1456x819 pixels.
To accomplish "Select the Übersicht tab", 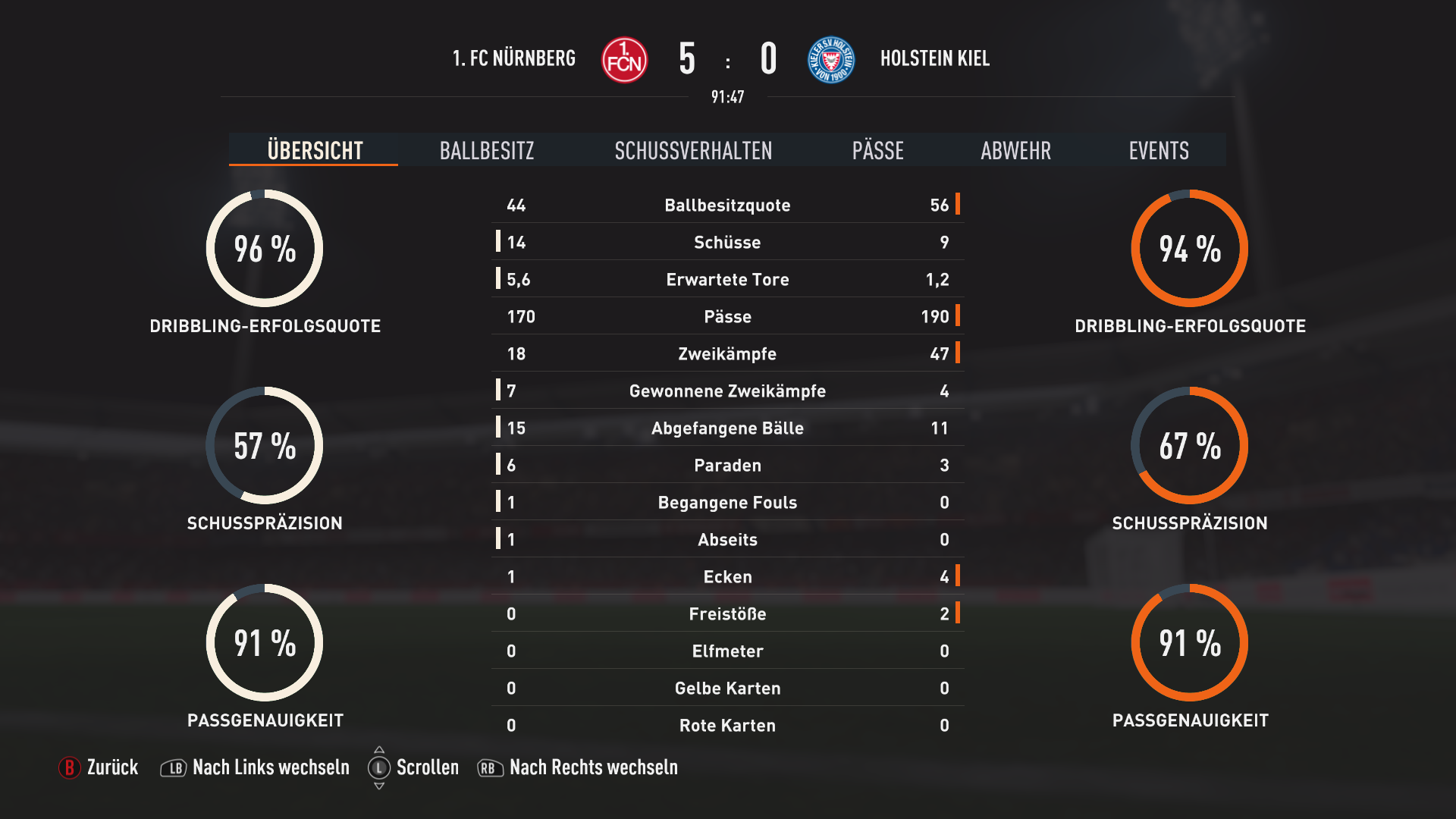I will [315, 150].
